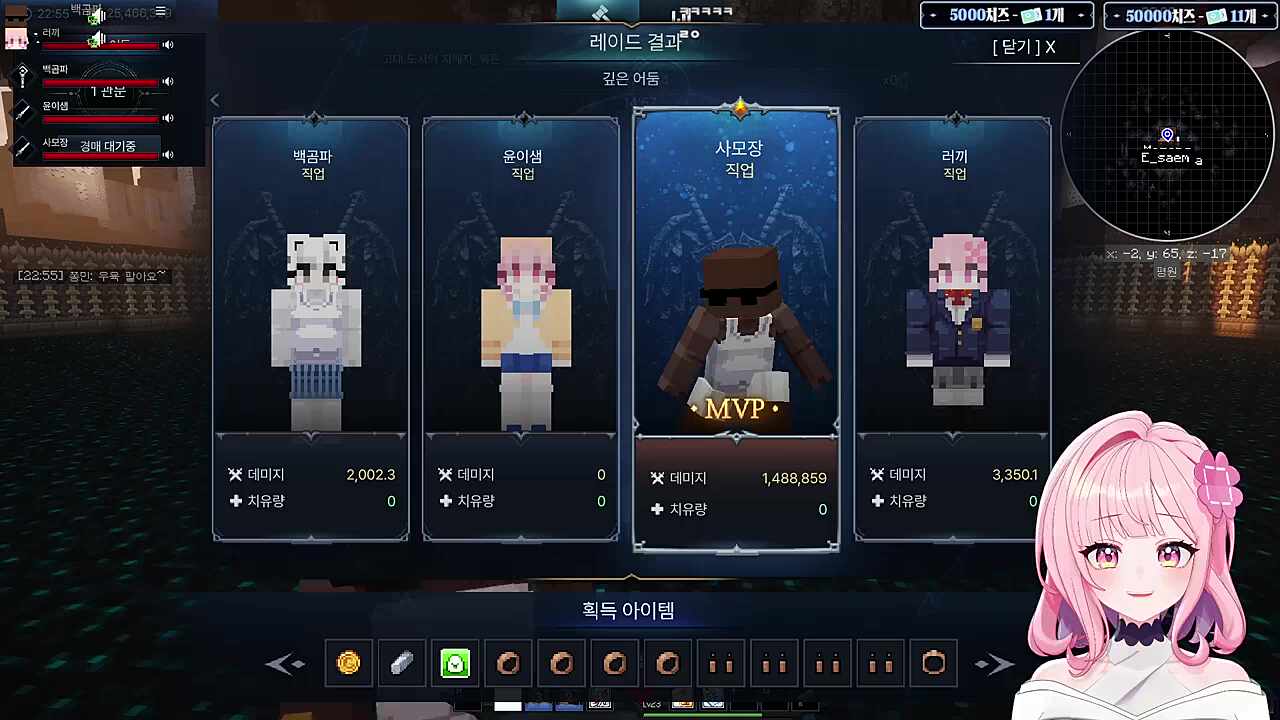Click the right arrow in the item bar
1280x720 pixels.
pos(995,663)
